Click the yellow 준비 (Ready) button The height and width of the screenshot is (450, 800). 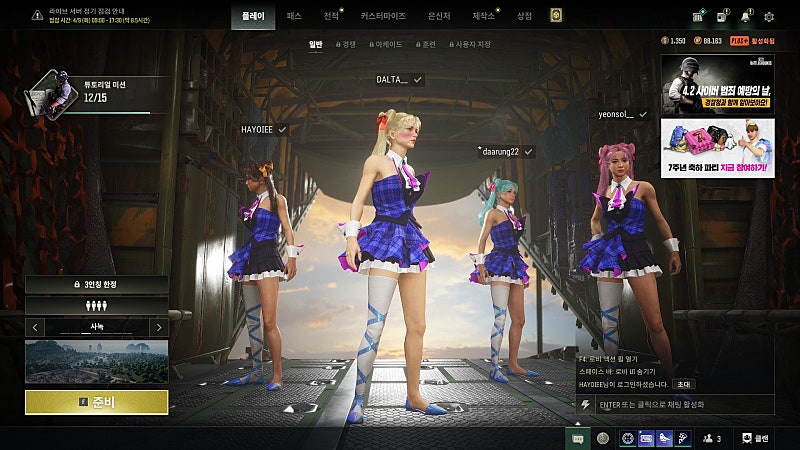(96, 402)
